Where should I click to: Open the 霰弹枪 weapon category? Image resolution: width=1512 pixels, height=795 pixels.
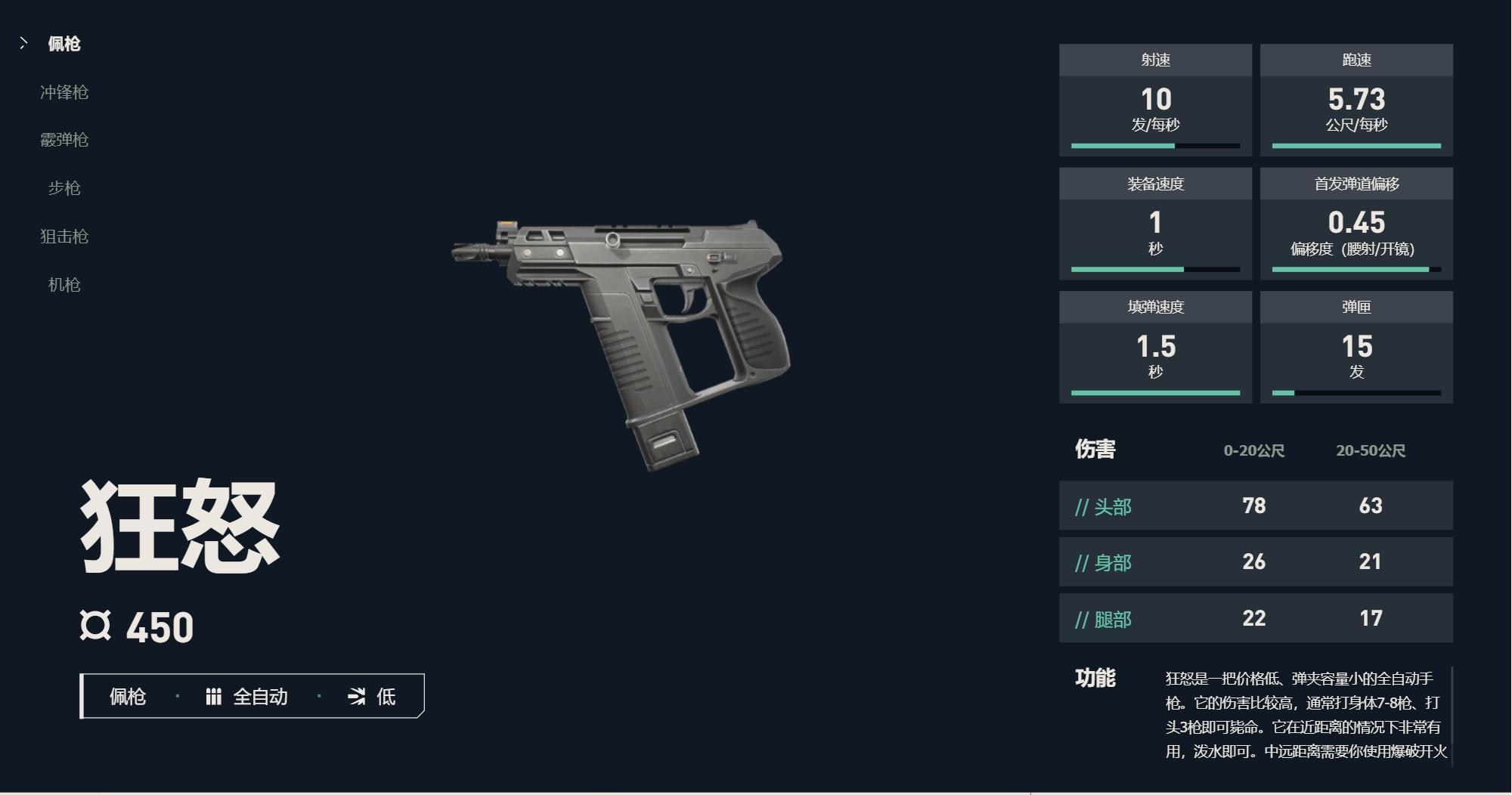64,140
